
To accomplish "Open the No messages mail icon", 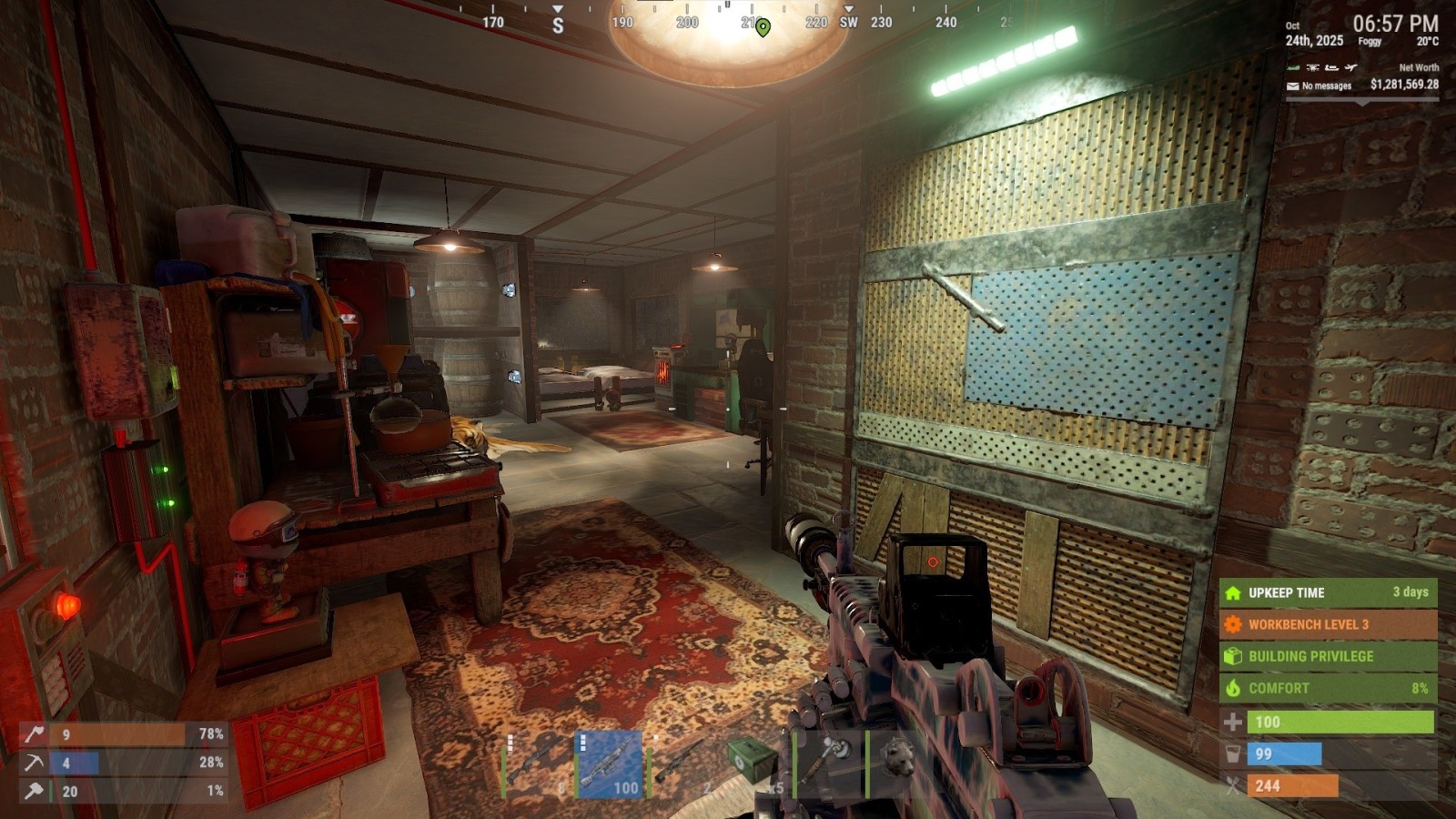I will pyautogui.click(x=1293, y=86).
